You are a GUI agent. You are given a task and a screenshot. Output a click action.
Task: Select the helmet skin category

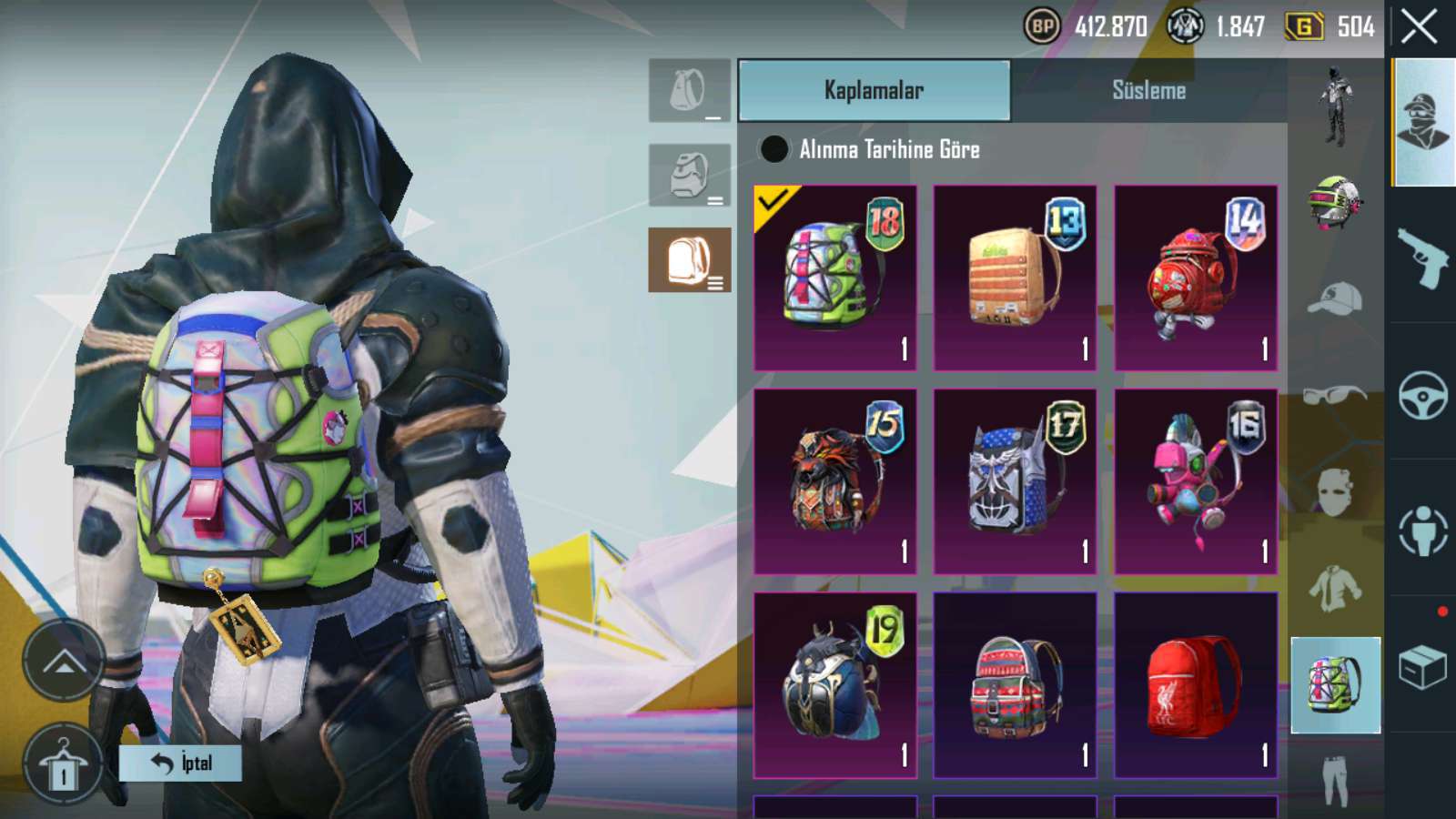point(1334,201)
